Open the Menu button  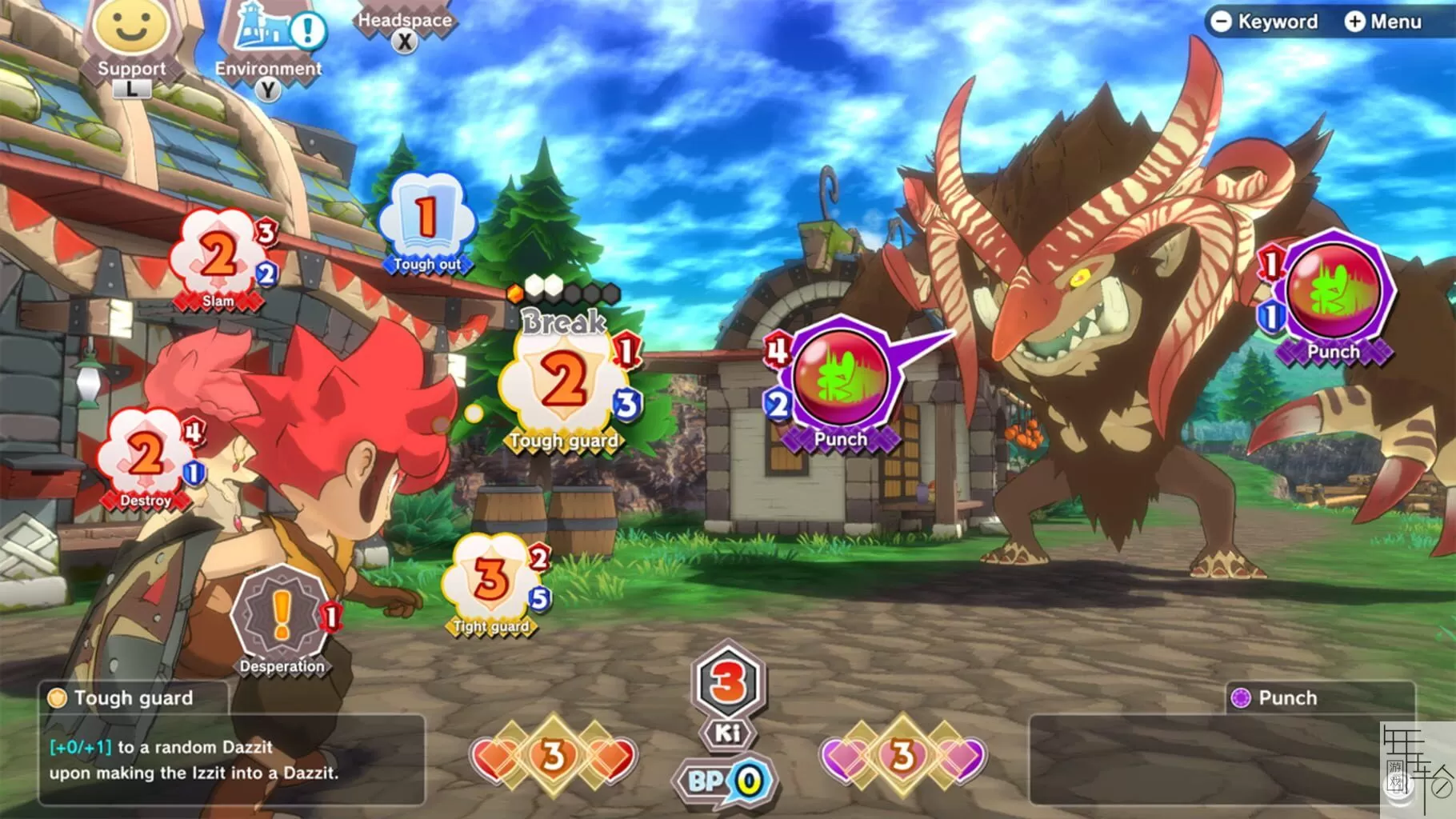[x=1383, y=22]
